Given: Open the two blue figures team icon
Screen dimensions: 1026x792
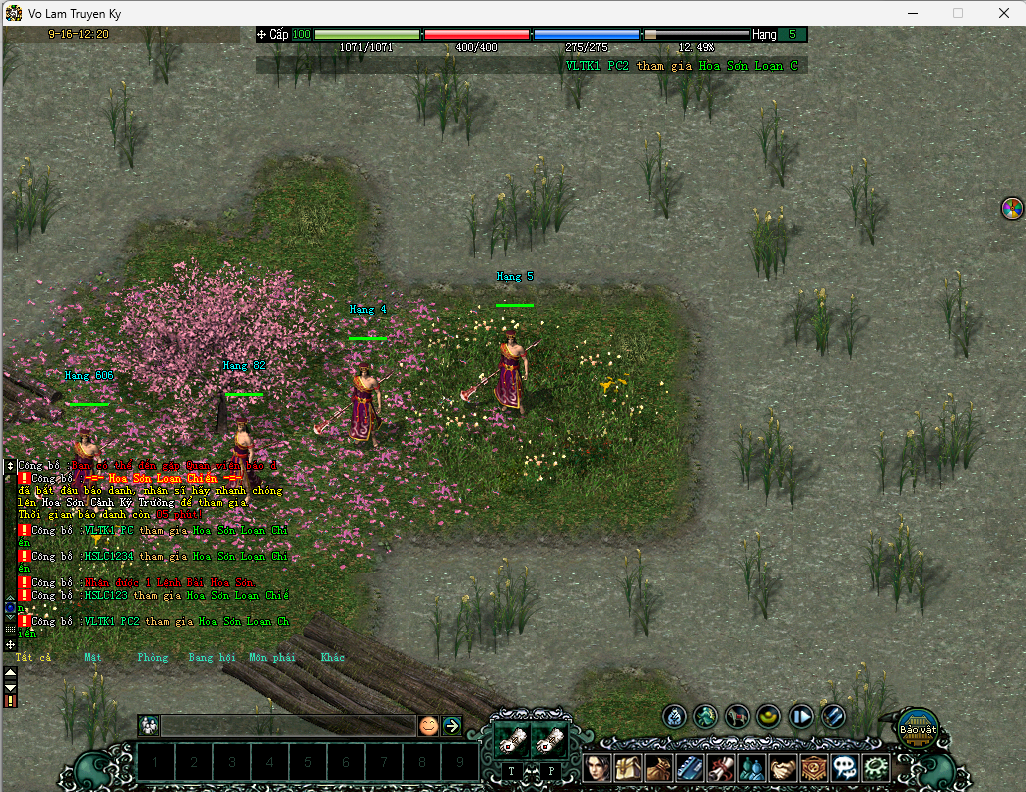Looking at the screenshot, I should (752, 768).
